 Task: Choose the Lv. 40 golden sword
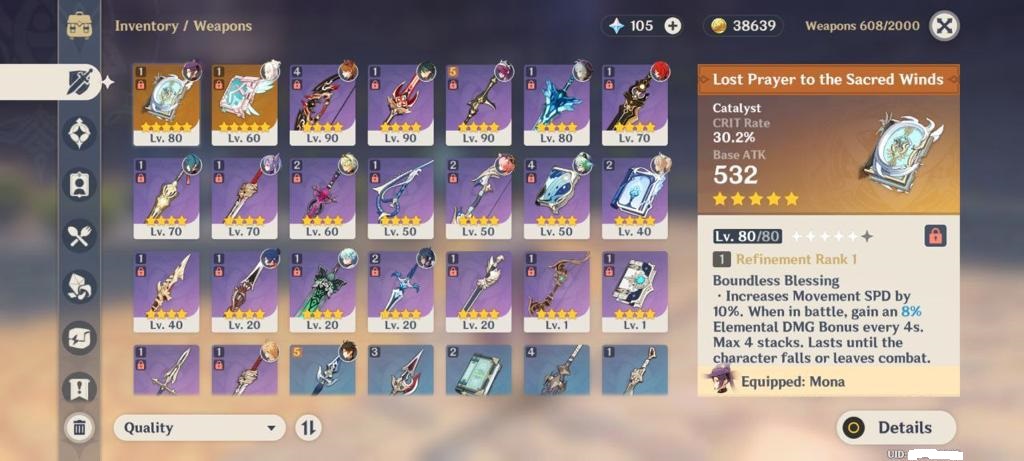(166, 290)
